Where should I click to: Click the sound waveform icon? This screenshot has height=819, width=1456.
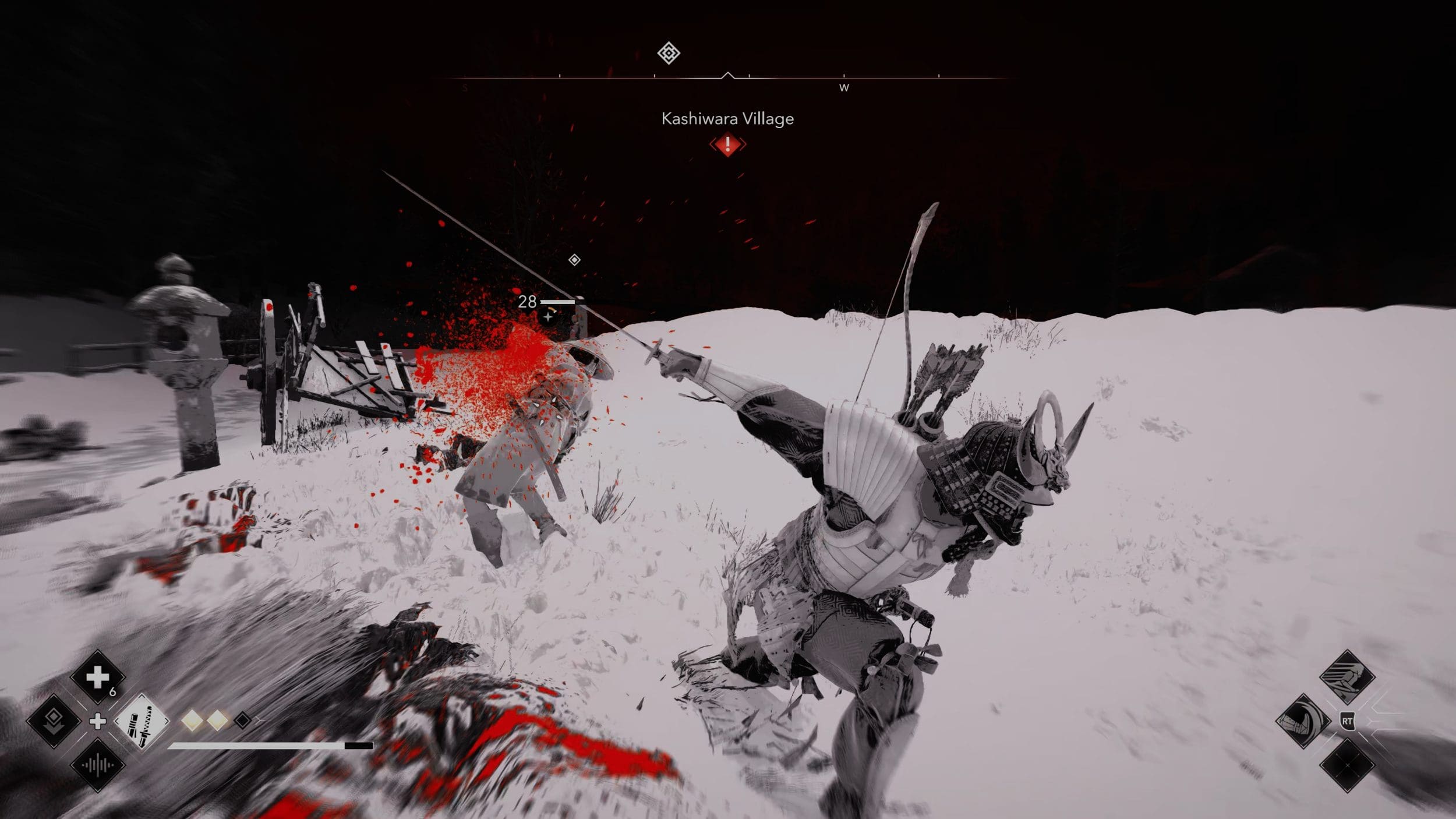click(x=97, y=765)
